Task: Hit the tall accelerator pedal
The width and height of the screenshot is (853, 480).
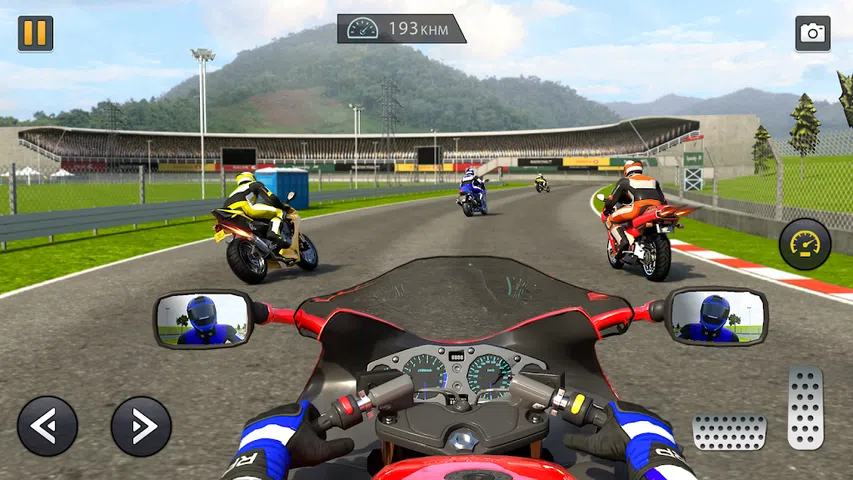Action: tap(805, 408)
